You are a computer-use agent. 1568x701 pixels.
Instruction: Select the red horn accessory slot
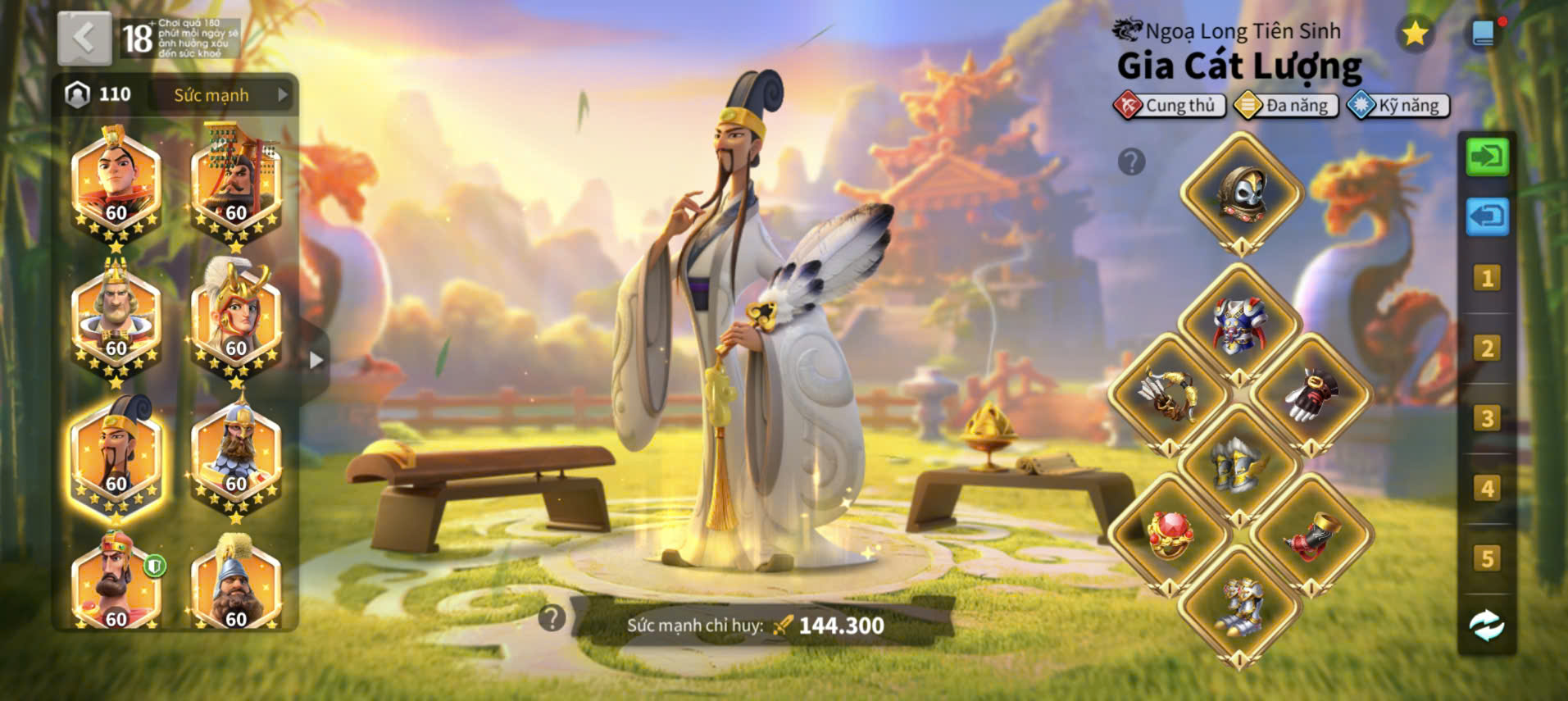(1311, 535)
